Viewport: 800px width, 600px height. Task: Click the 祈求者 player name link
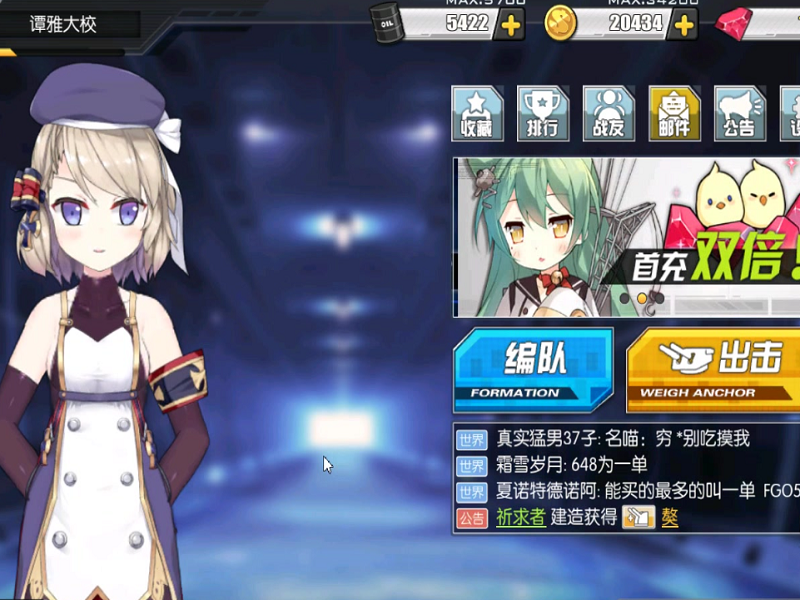tap(521, 517)
